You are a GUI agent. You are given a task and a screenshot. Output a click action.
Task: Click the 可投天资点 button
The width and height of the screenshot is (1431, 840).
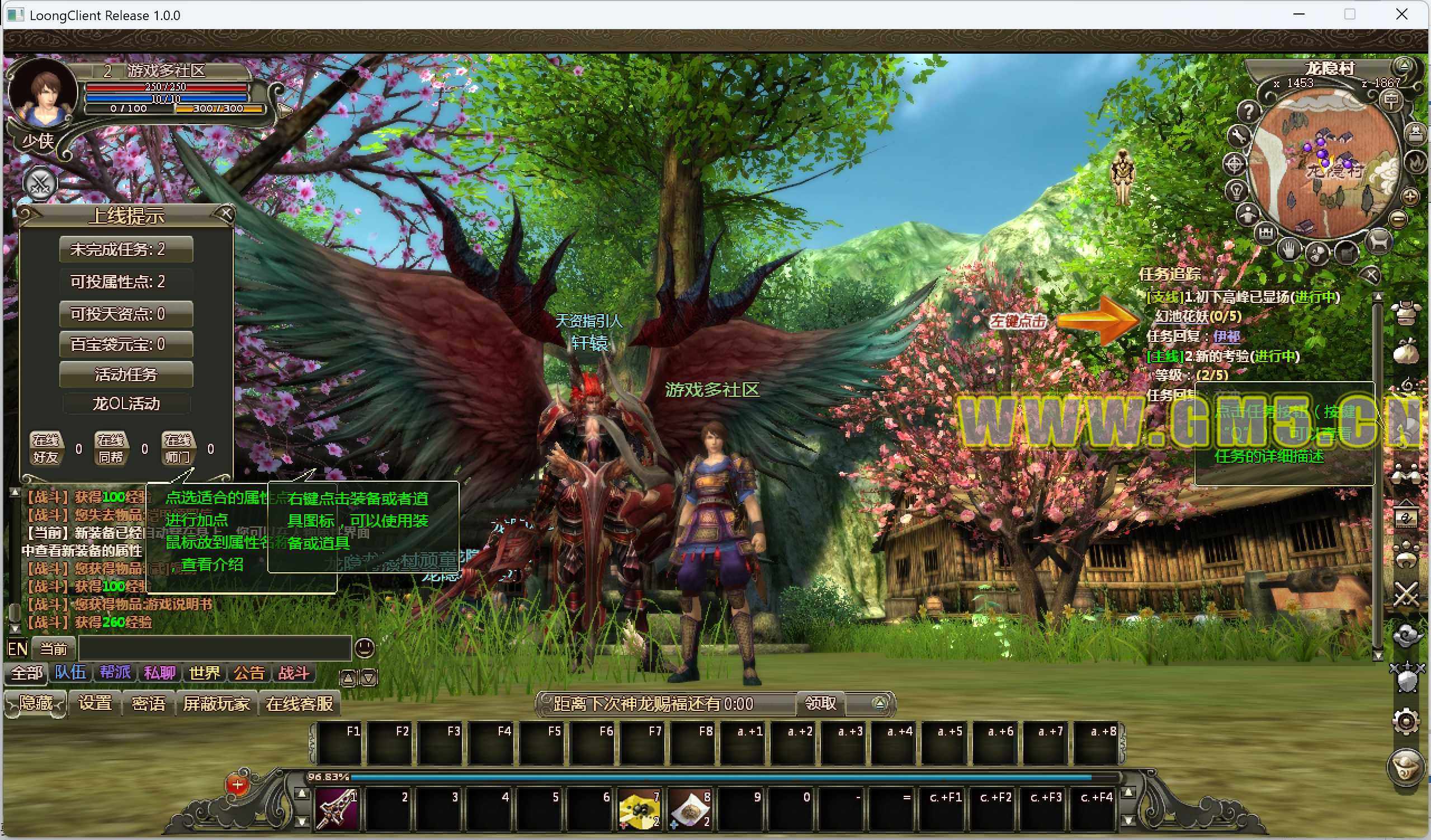tap(125, 314)
